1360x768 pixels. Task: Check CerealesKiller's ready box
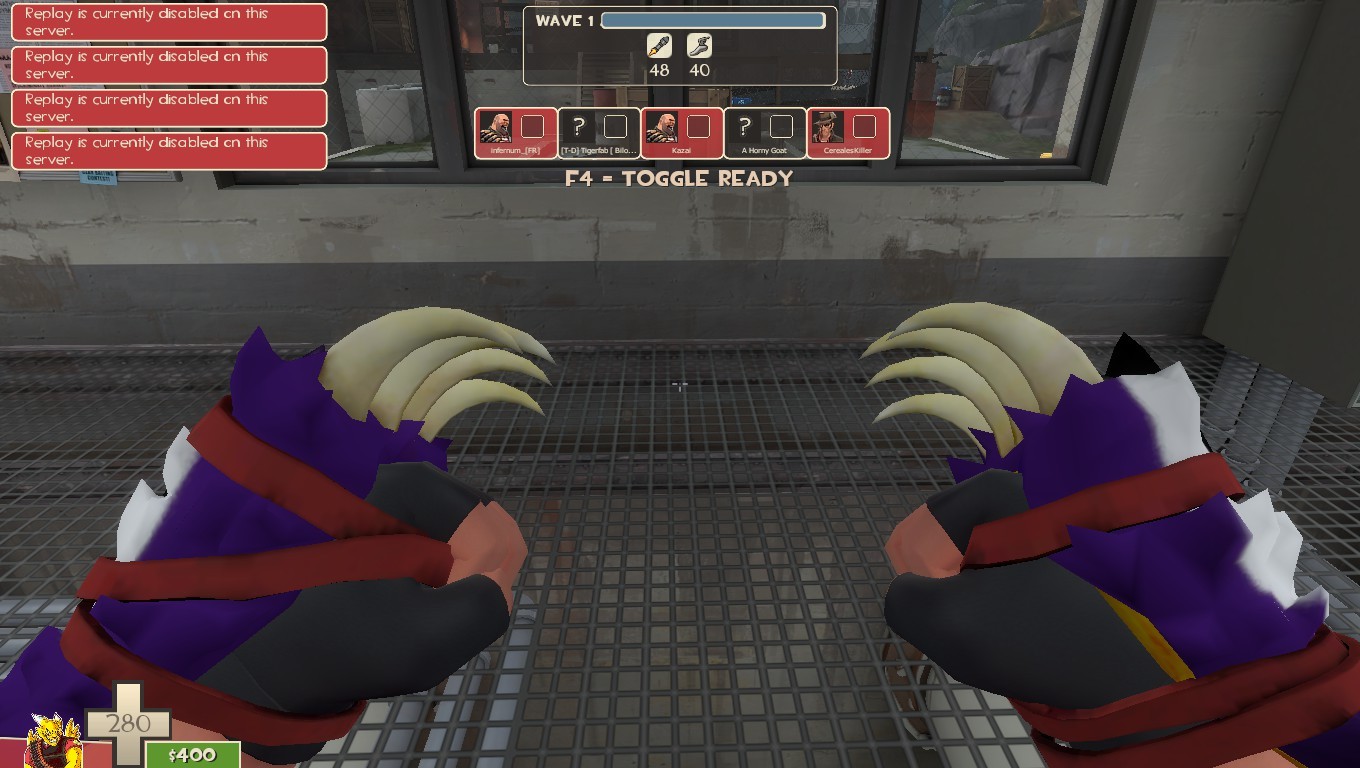pyautogui.click(x=866, y=127)
